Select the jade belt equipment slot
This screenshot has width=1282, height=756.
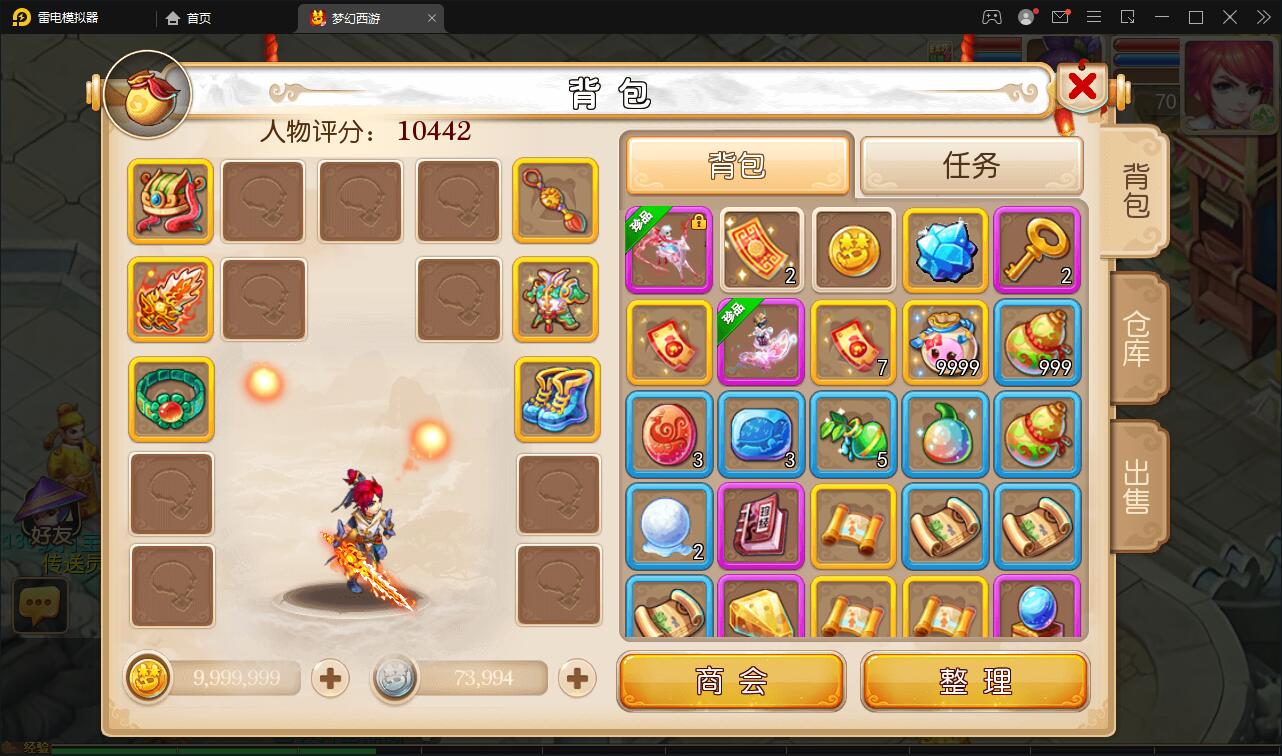point(169,400)
